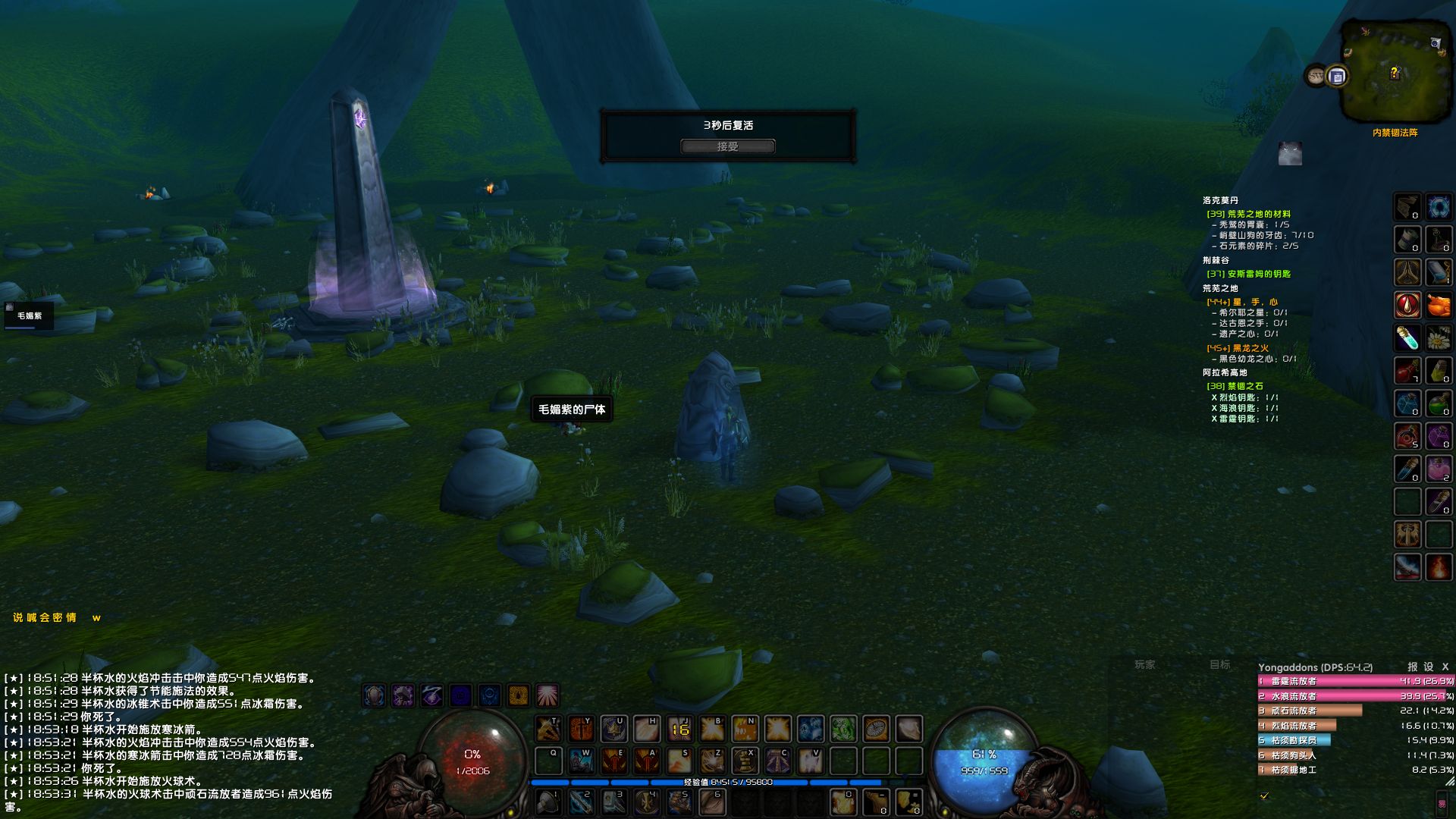Screen dimensions: 1456x819
Task: Use the green dragon ability icon
Action: click(843, 730)
